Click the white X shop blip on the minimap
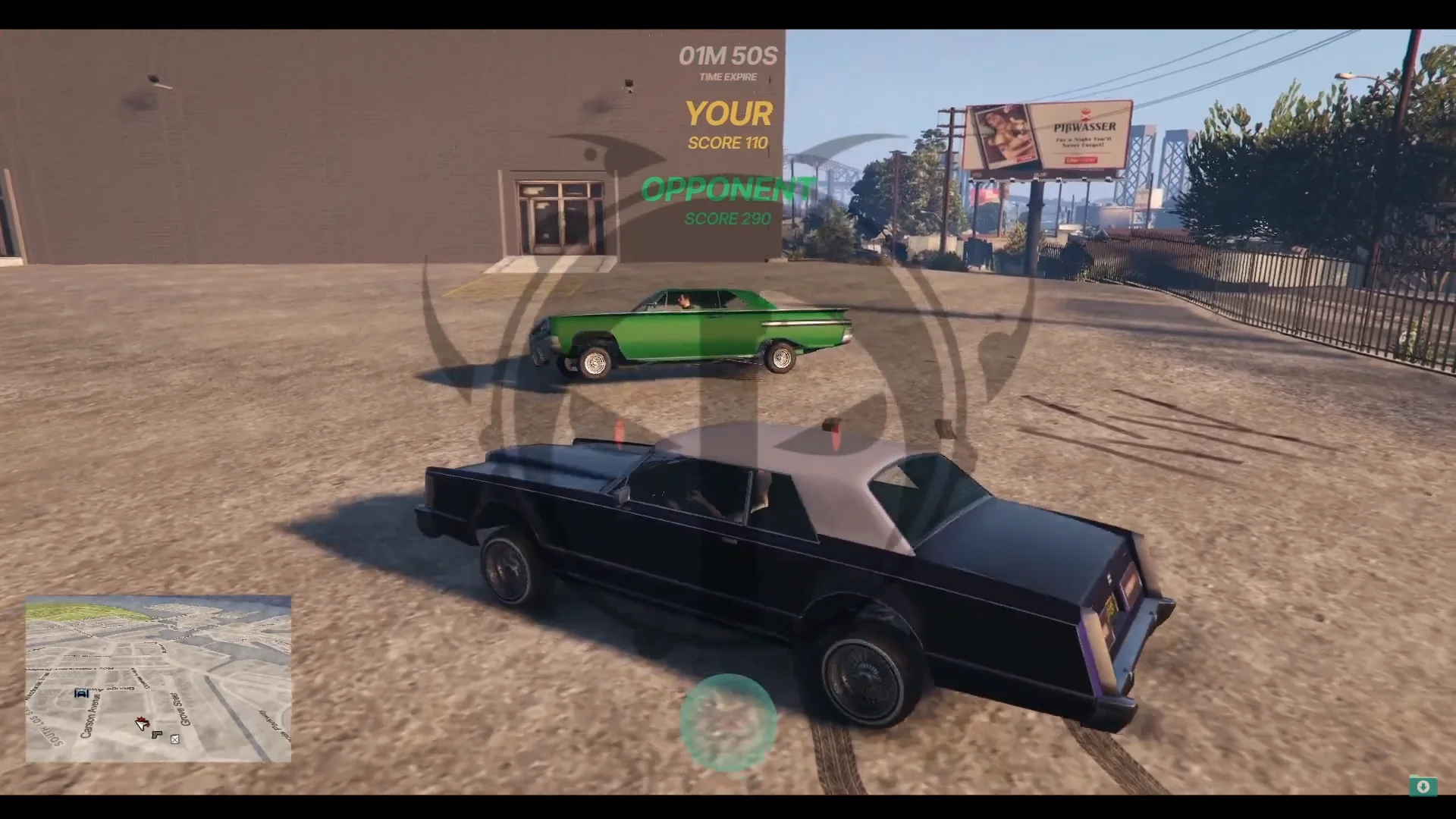This screenshot has width=1456, height=819. (175, 739)
